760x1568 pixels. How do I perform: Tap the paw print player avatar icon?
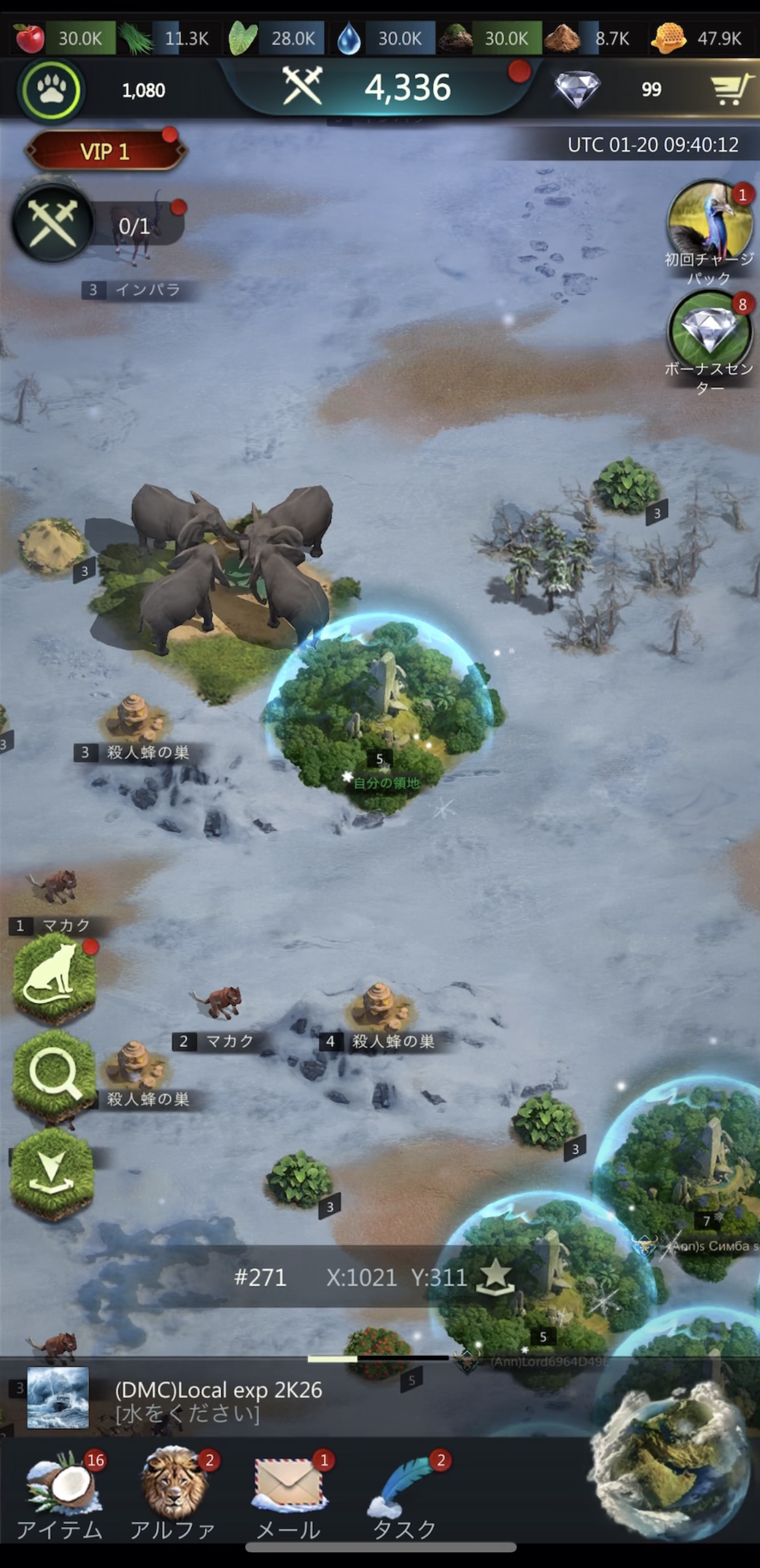coord(51,90)
